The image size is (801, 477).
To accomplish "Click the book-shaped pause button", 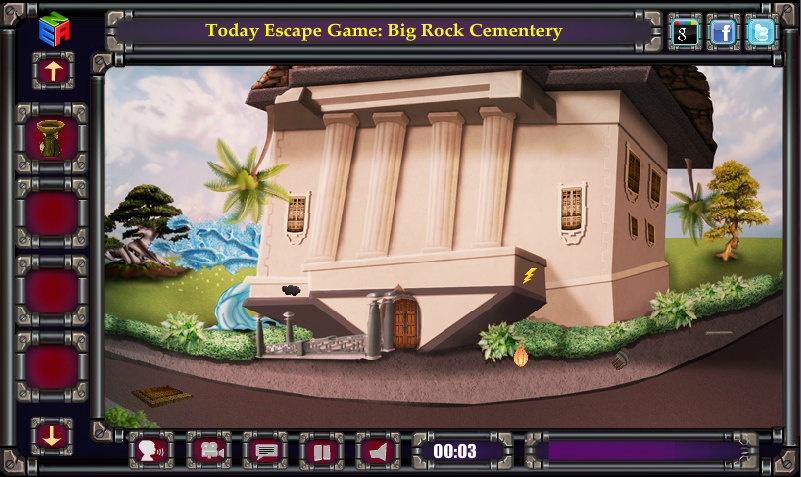I will click(321, 451).
